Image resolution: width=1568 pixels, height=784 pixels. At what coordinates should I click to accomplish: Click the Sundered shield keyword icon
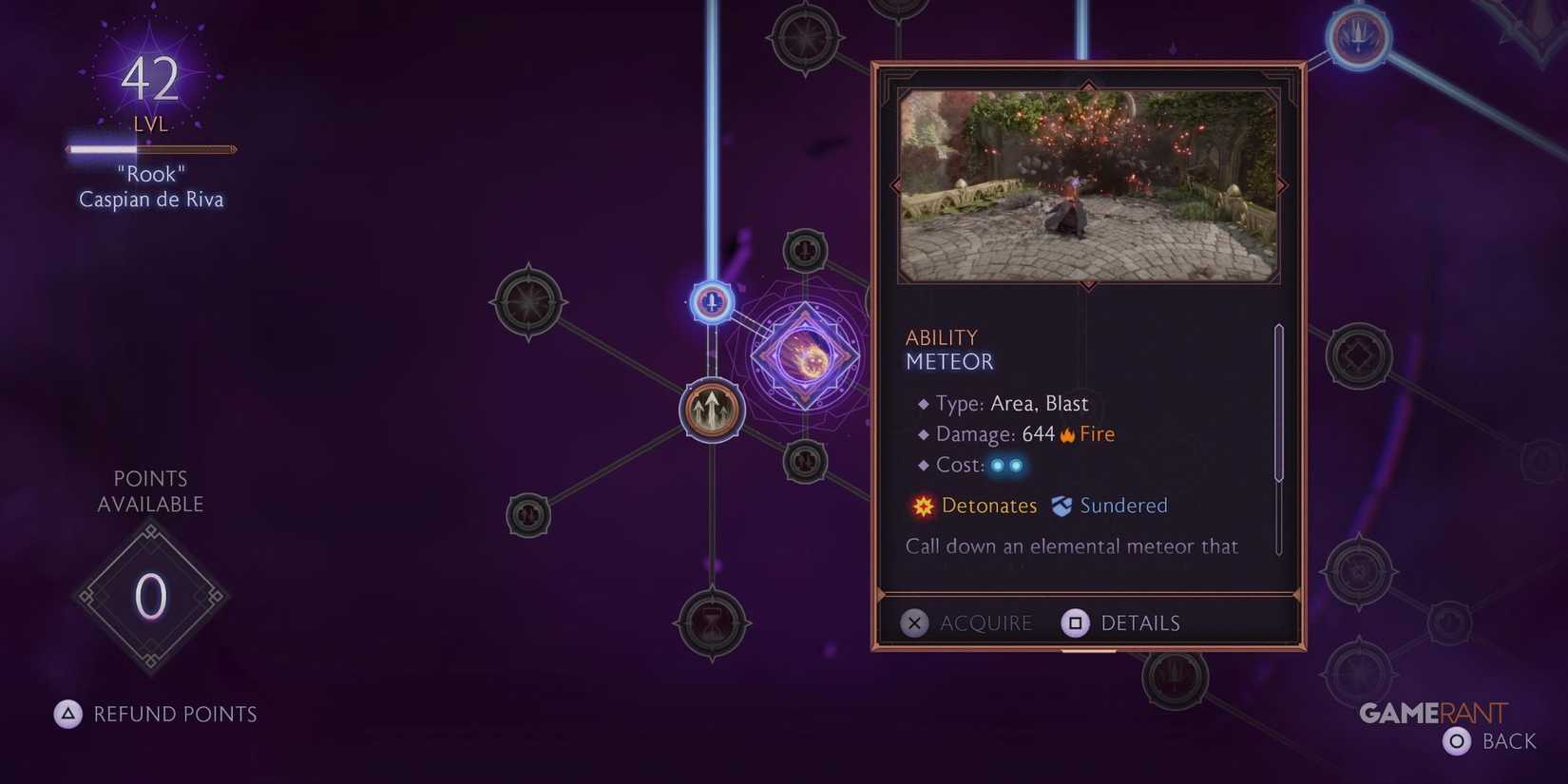pyautogui.click(x=1062, y=506)
